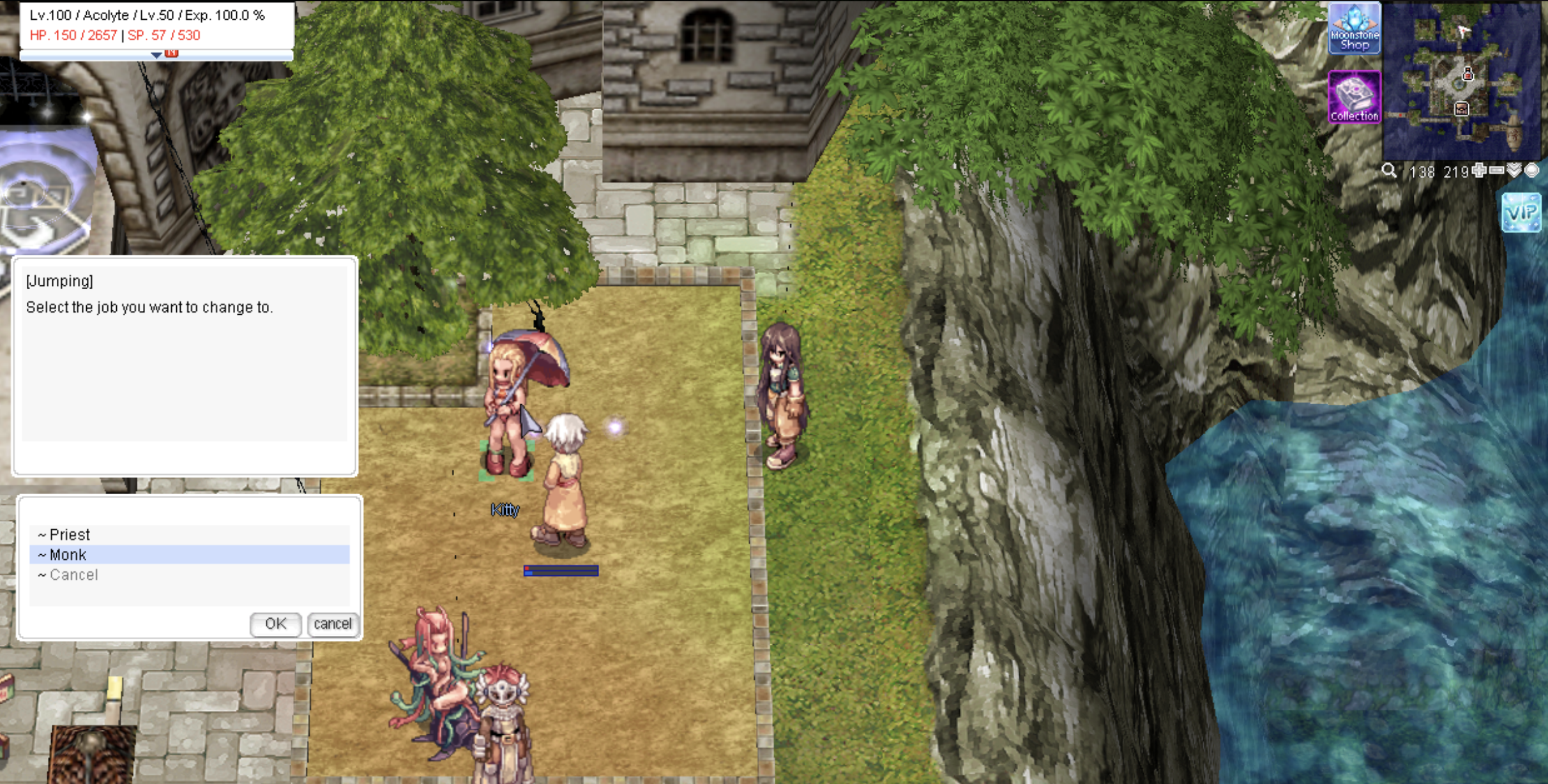Click the double down-arrow minimap button
The width and height of the screenshot is (1548, 784).
pyautogui.click(x=1514, y=170)
